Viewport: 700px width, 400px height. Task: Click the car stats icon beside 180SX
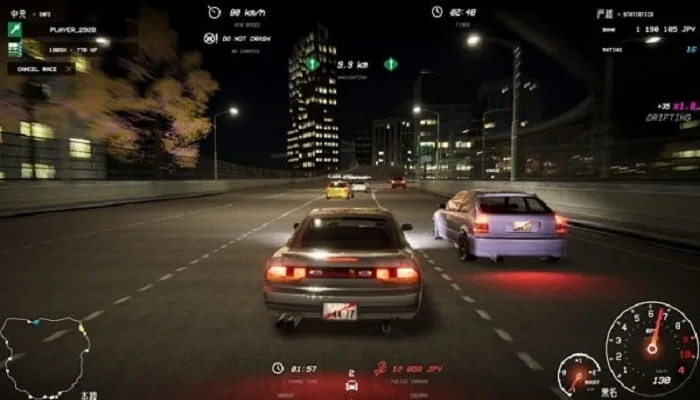(15, 48)
